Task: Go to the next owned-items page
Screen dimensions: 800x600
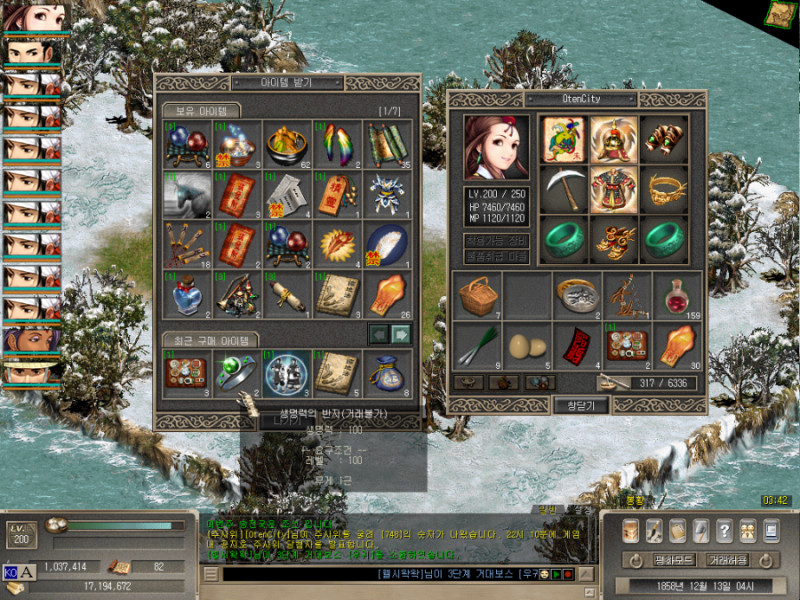Action: (x=401, y=333)
